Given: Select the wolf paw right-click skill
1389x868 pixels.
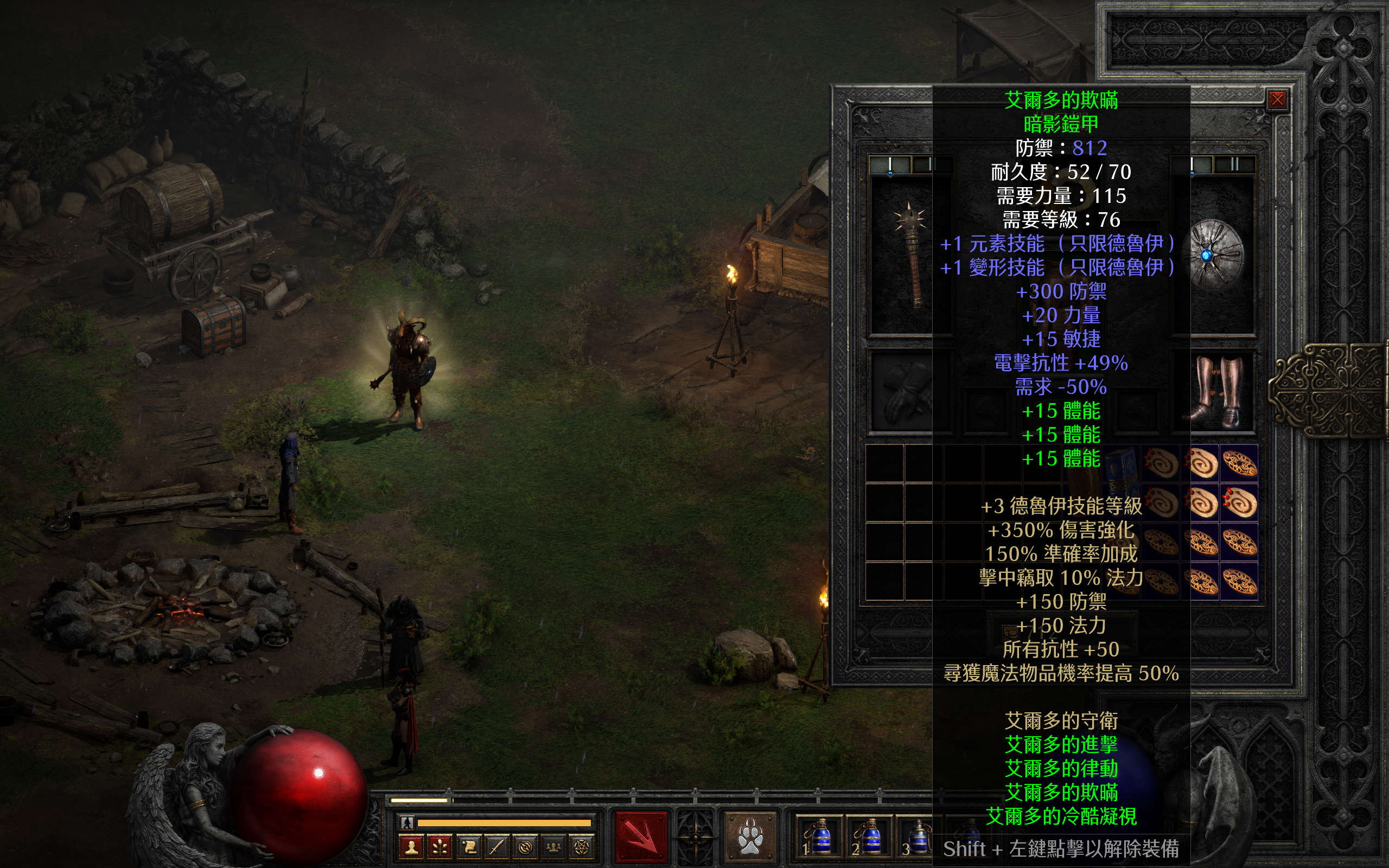Looking at the screenshot, I should click(750, 837).
